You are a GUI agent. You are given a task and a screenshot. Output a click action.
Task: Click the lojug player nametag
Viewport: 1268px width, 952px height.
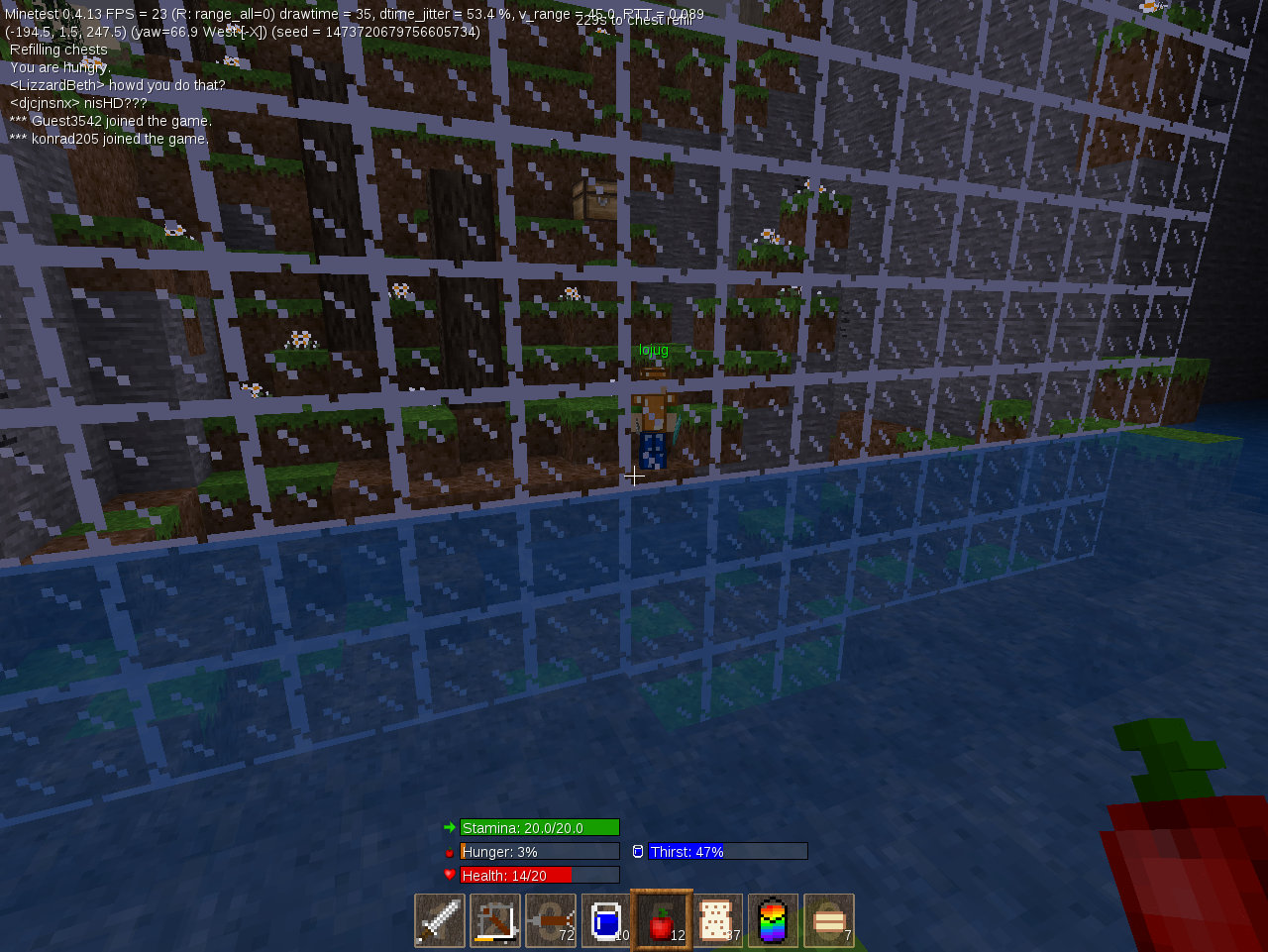(x=654, y=349)
